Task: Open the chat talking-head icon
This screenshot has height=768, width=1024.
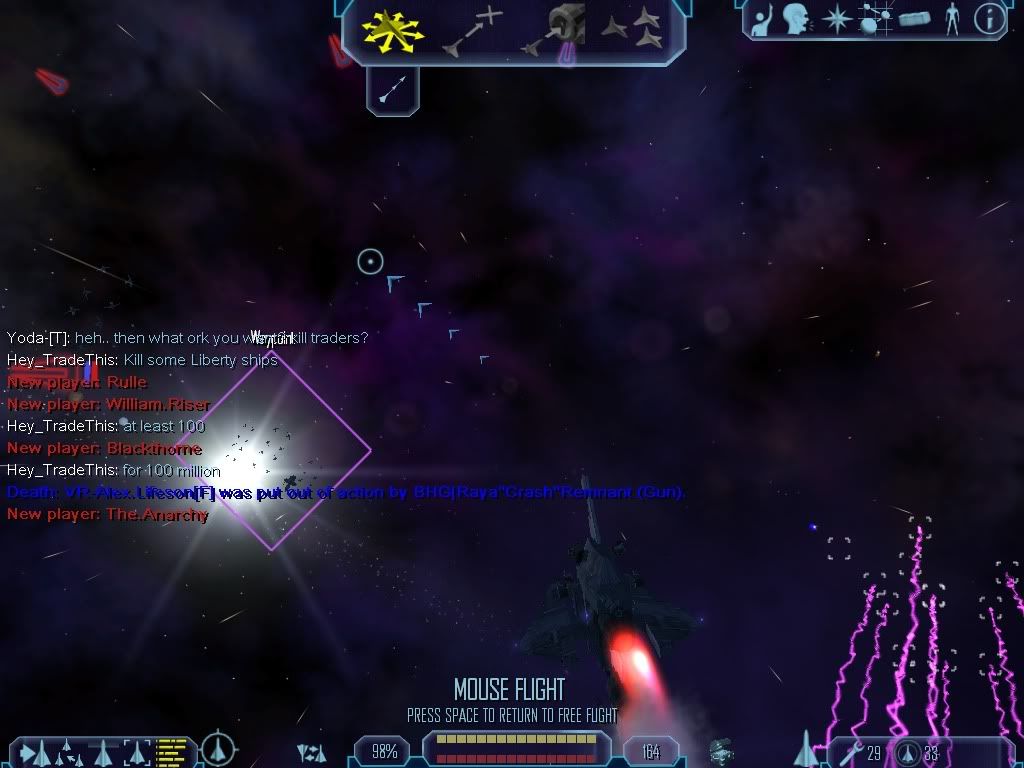Action: coord(796,18)
